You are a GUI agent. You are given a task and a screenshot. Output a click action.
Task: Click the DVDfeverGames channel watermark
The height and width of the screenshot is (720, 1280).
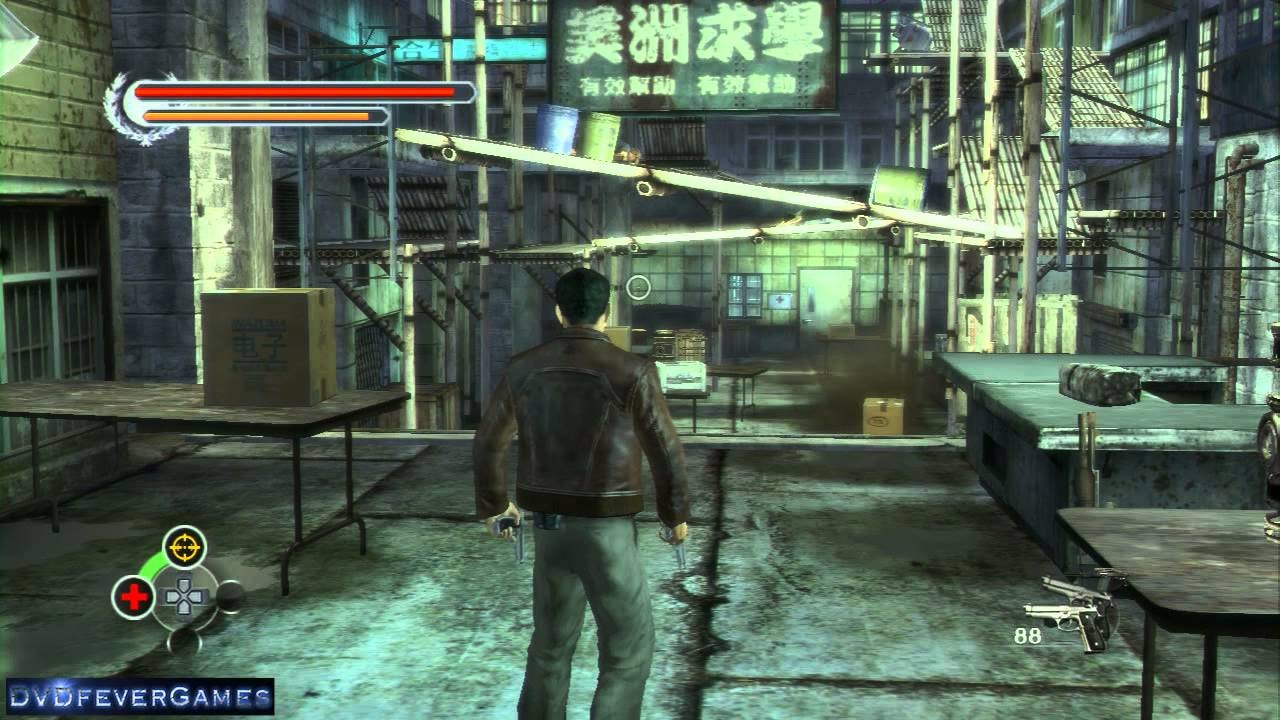tap(140, 696)
